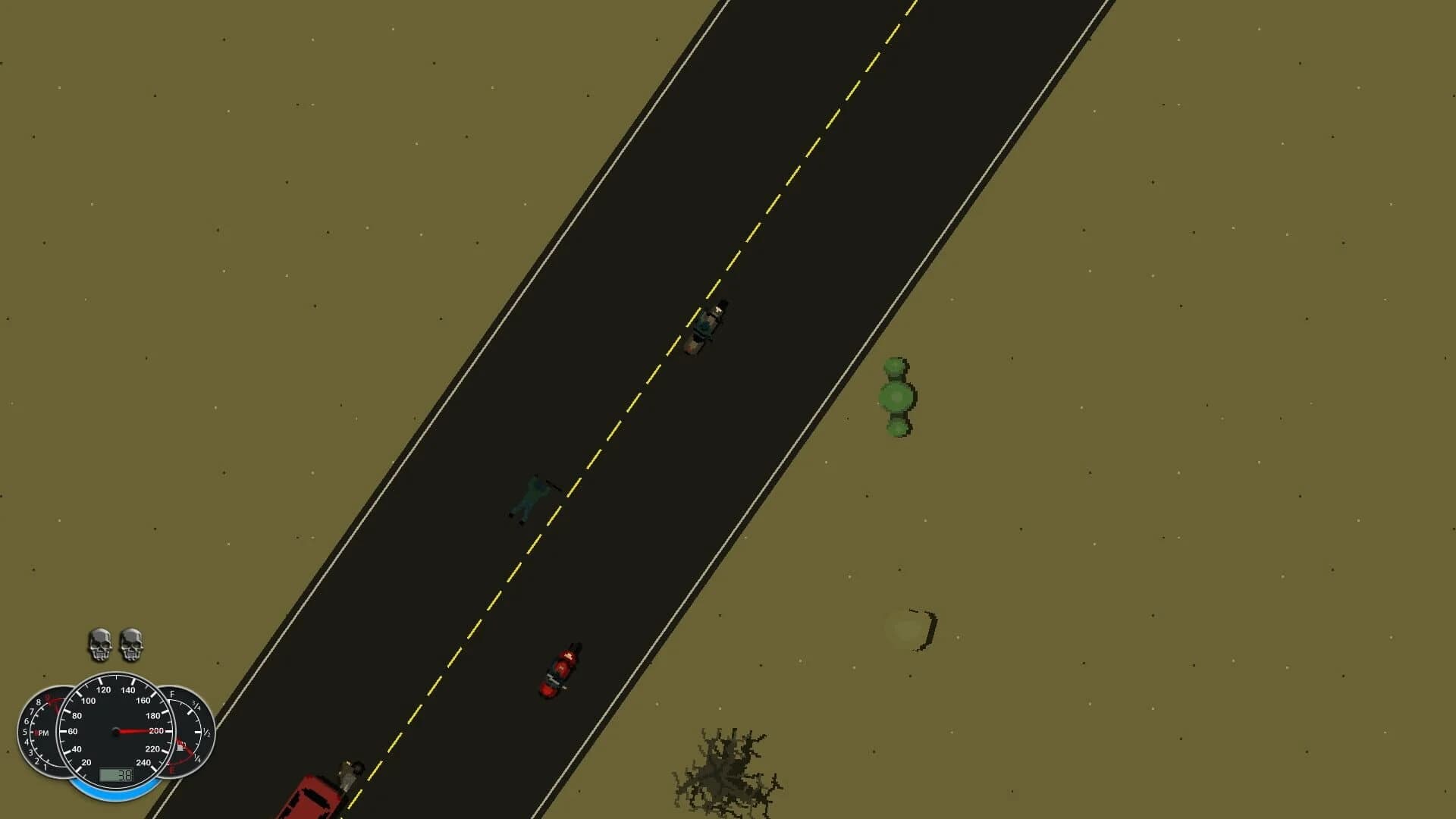Click the low fuel warning indicator
1456x819 pixels.
coord(180,745)
